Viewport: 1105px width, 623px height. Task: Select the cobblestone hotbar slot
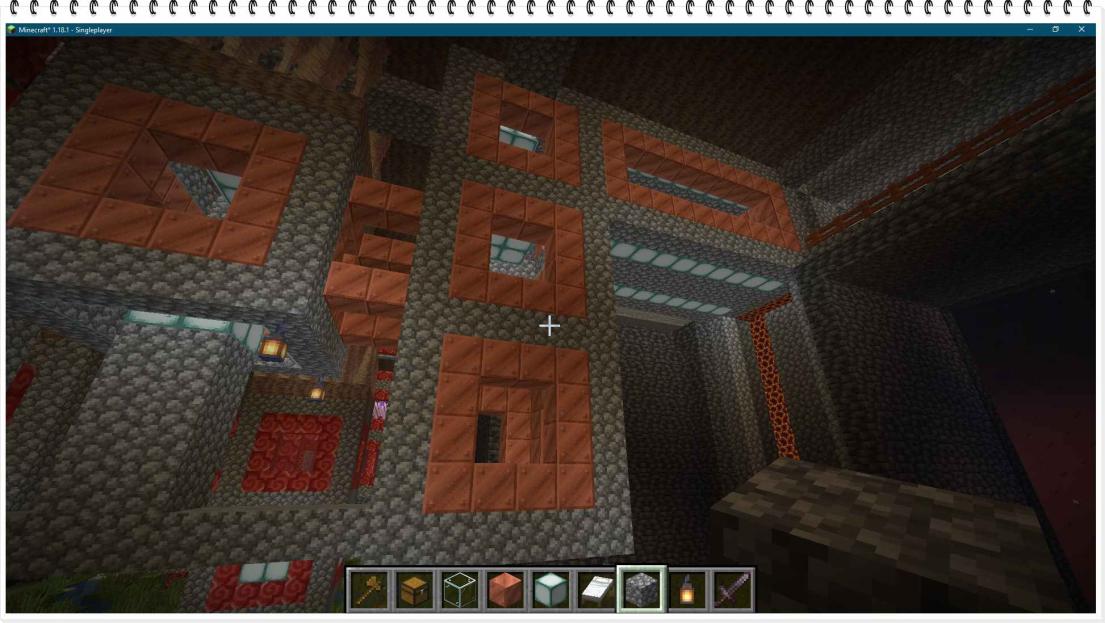(642, 590)
